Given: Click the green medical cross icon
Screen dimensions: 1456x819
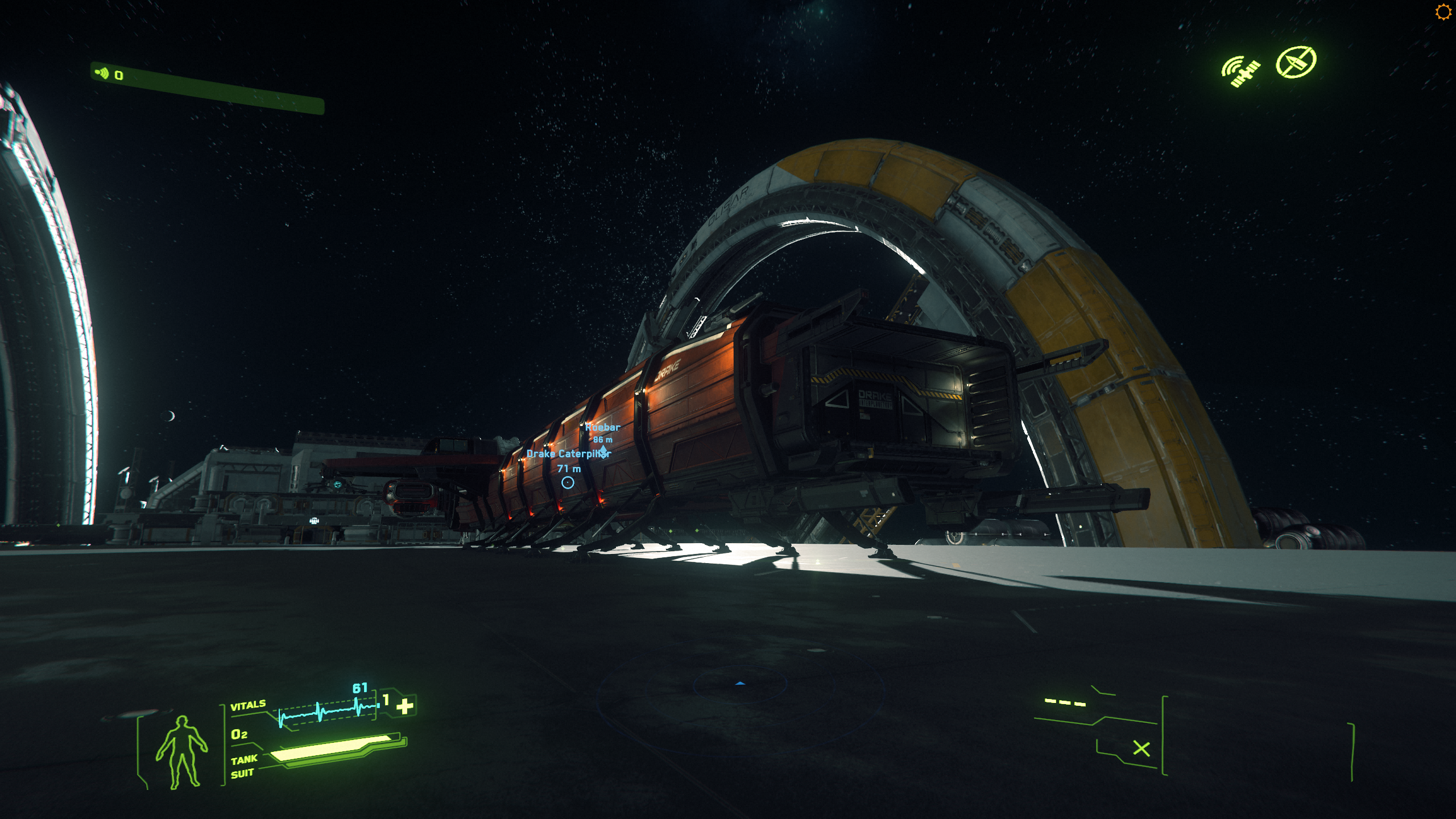Looking at the screenshot, I should pos(405,706).
